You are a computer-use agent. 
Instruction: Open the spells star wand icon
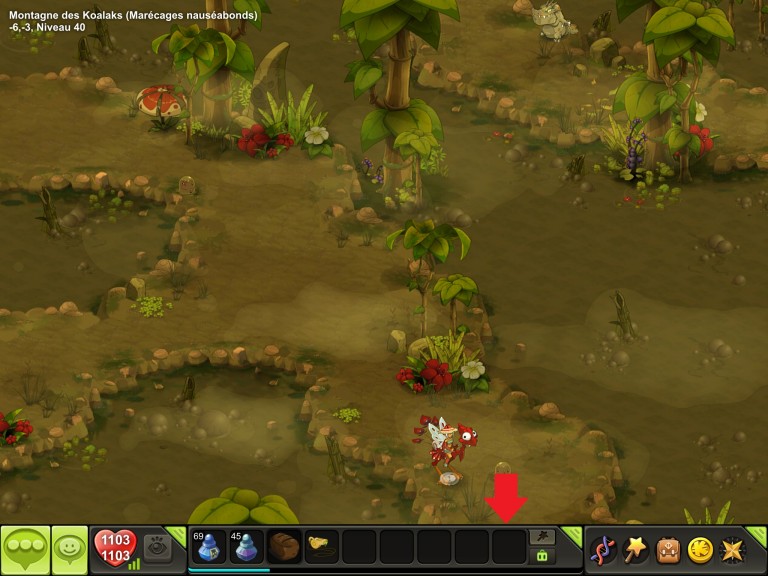point(635,550)
